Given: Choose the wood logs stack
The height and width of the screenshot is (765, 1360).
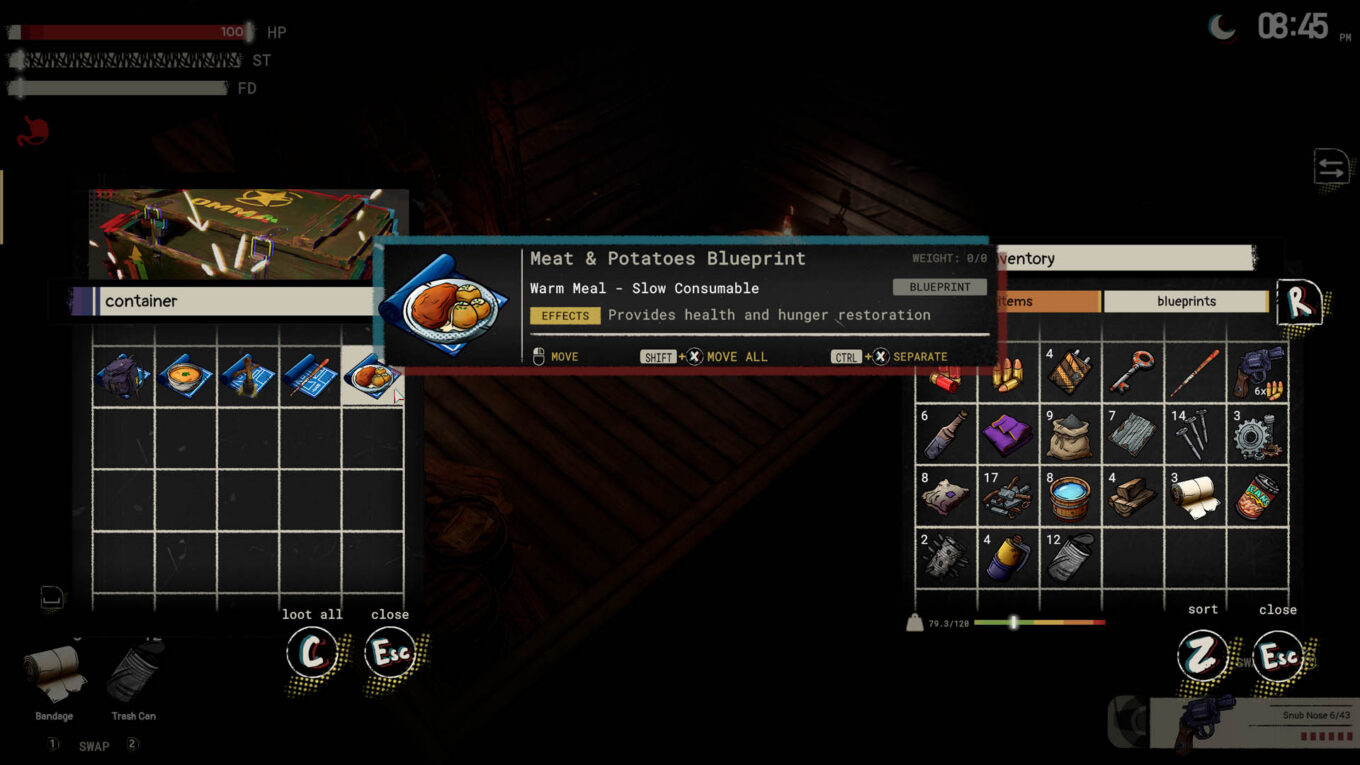Looking at the screenshot, I should pyautogui.click(x=1132, y=496).
